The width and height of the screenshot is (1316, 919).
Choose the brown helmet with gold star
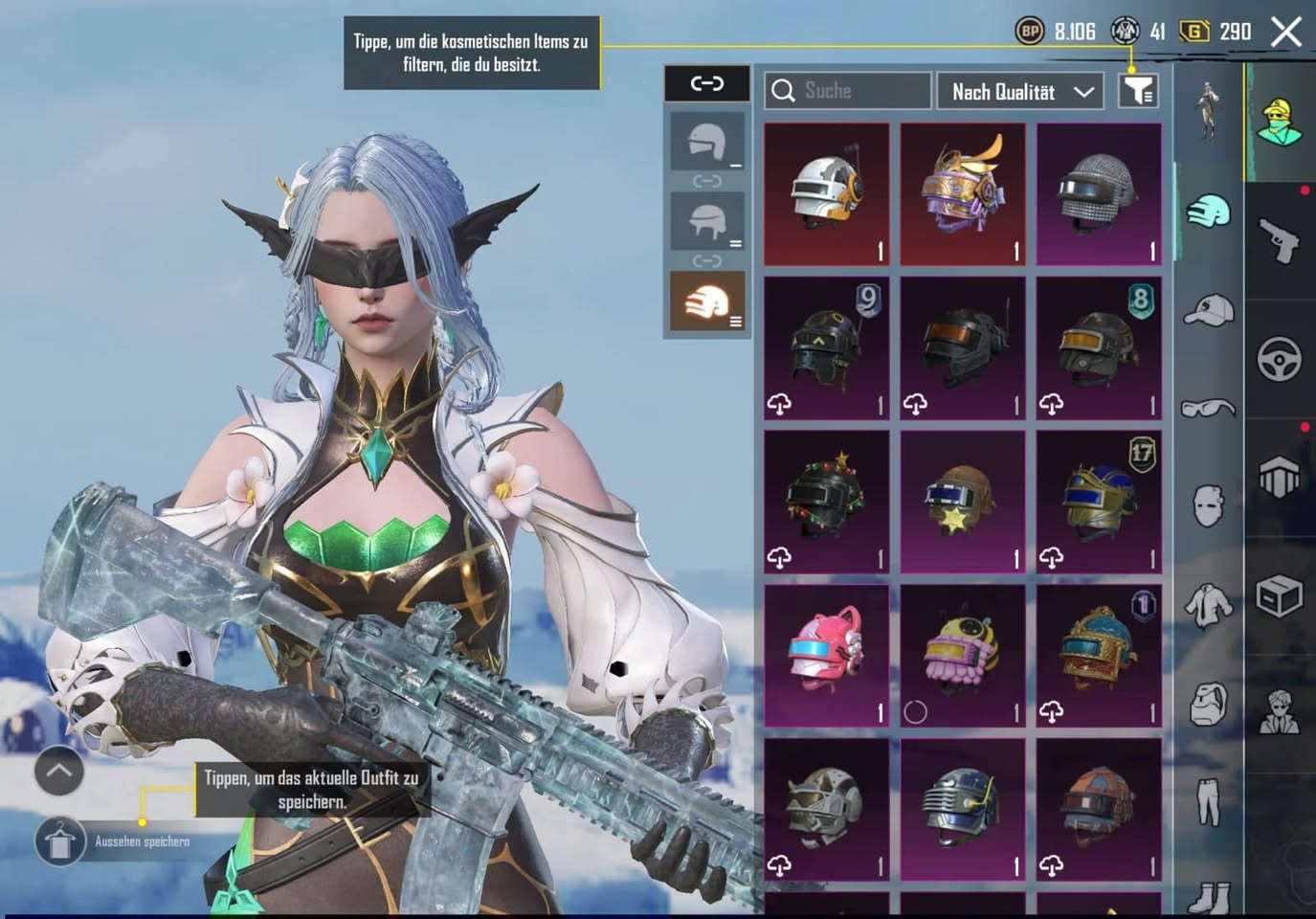(x=963, y=502)
